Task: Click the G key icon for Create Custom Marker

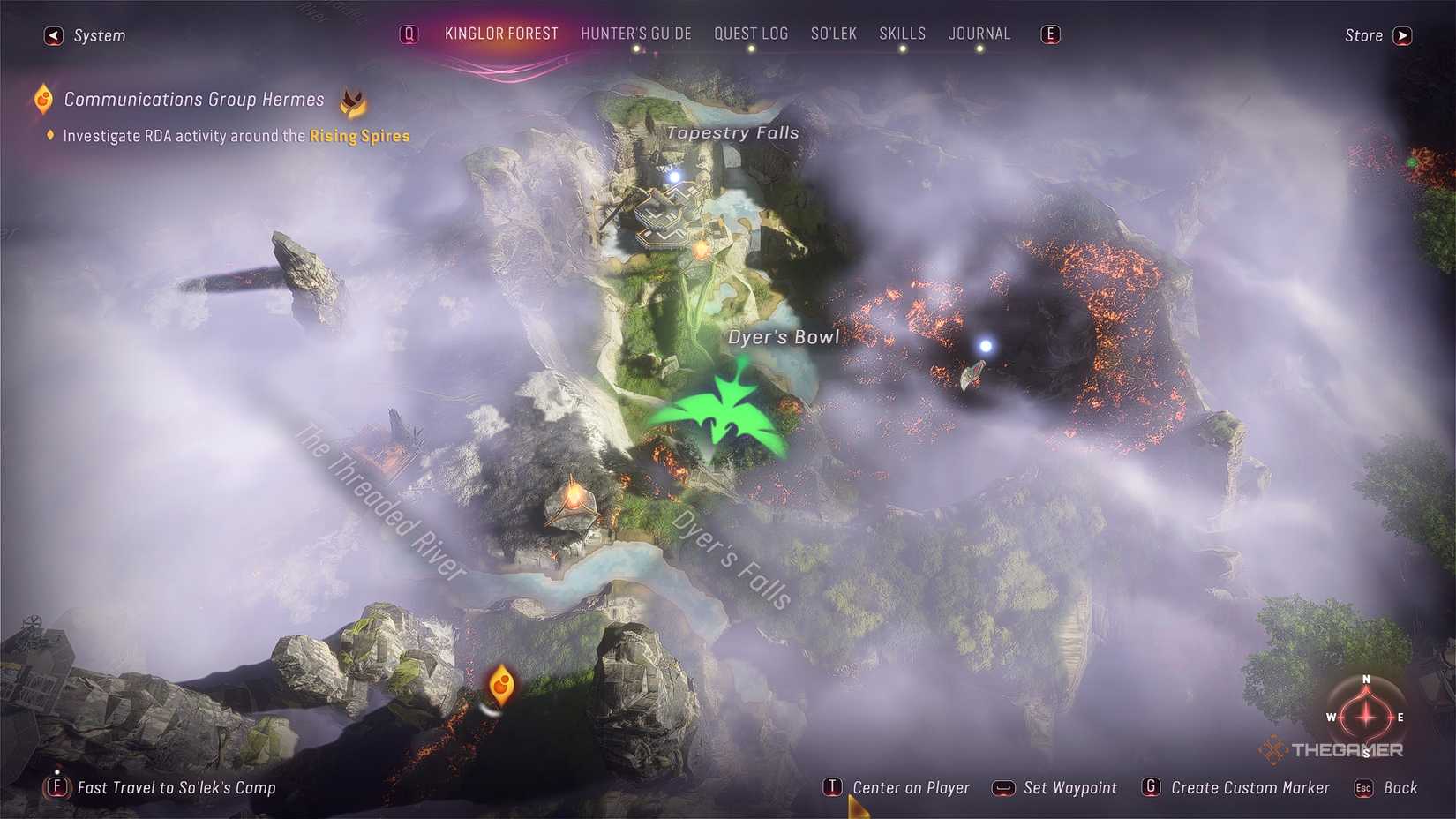Action: click(1151, 787)
